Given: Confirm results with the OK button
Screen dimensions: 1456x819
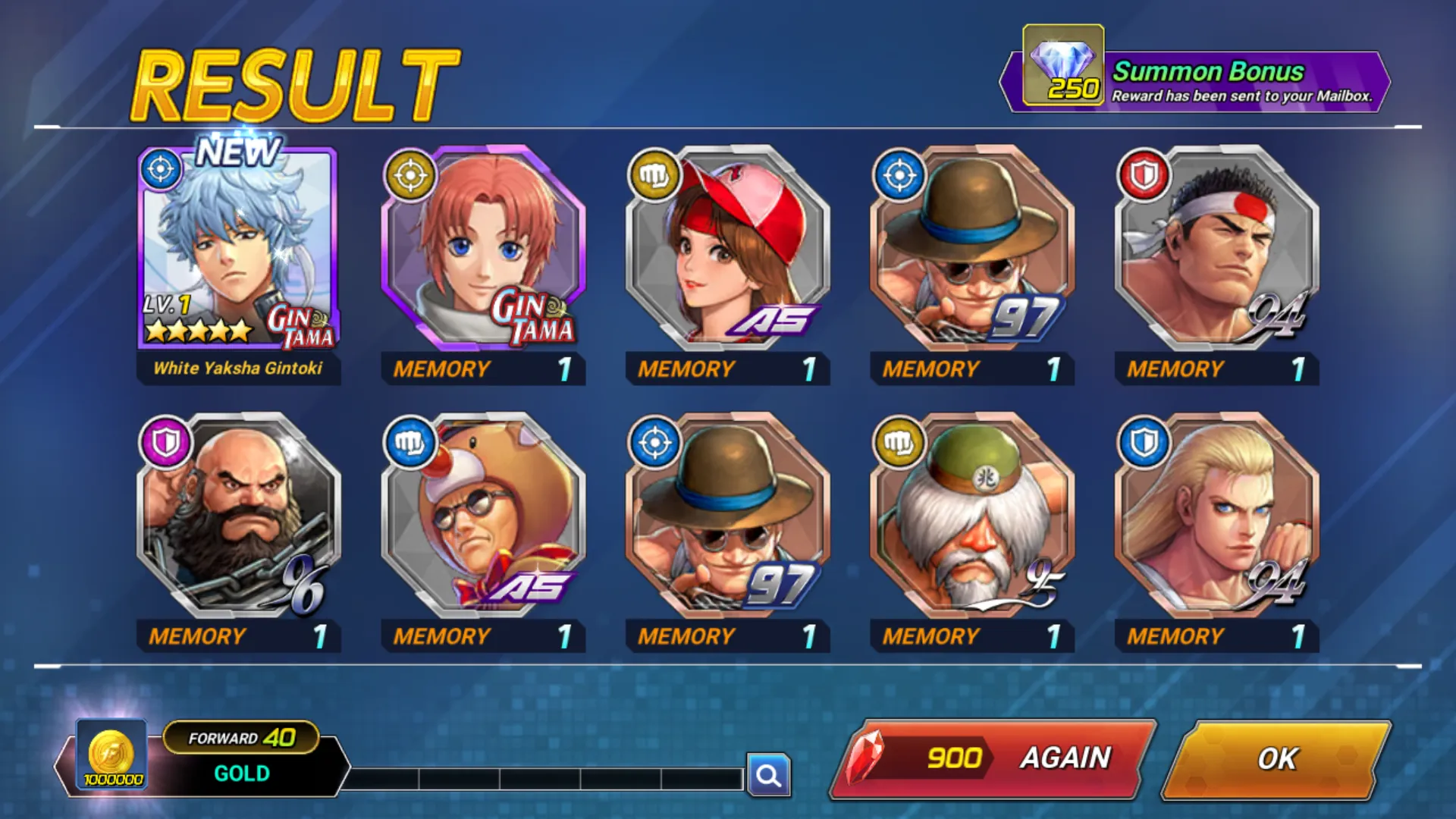Looking at the screenshot, I should pos(1277,758).
